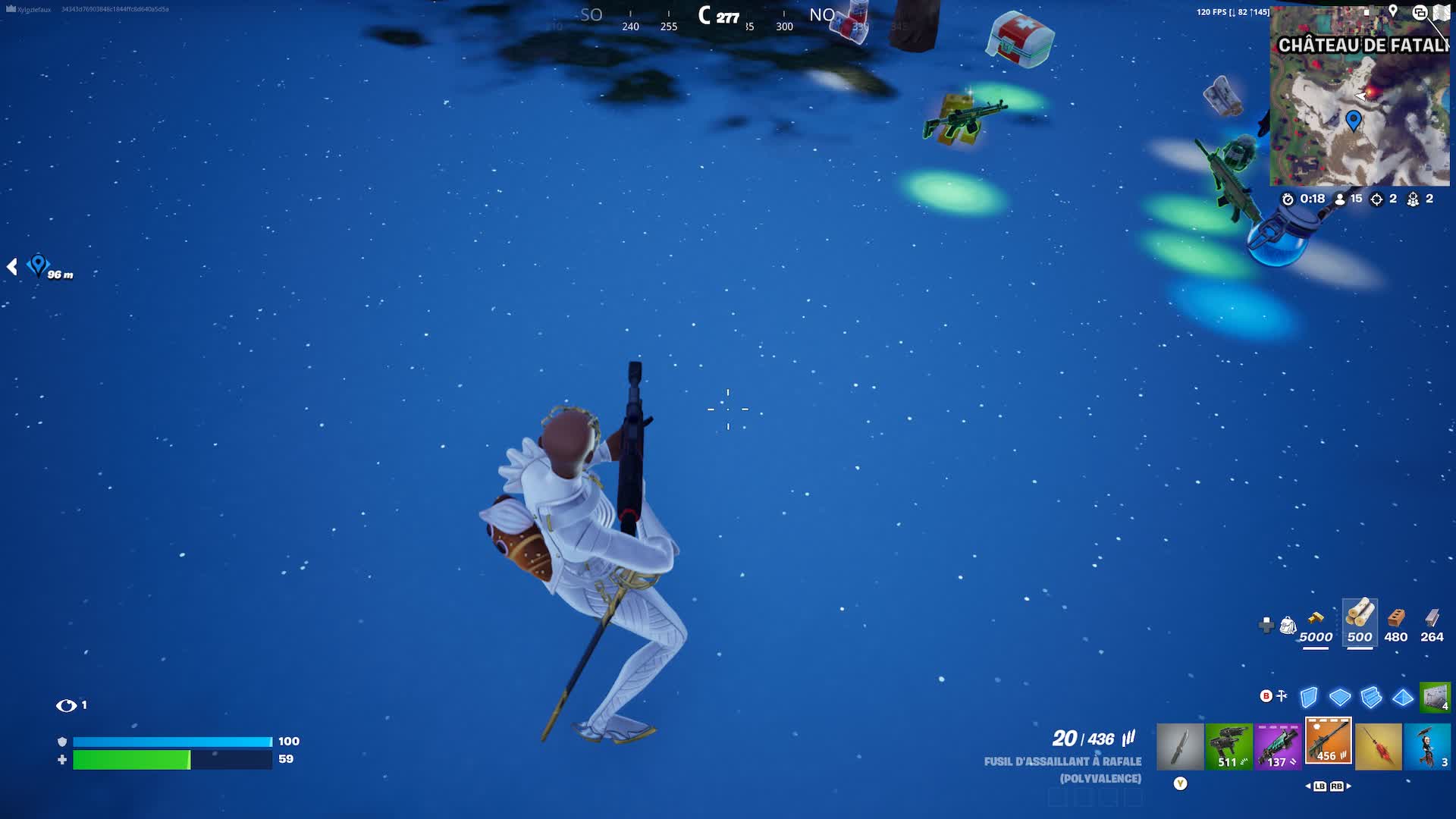Equip the green dual pistols slot
The width and height of the screenshot is (1456, 819).
1228,746
